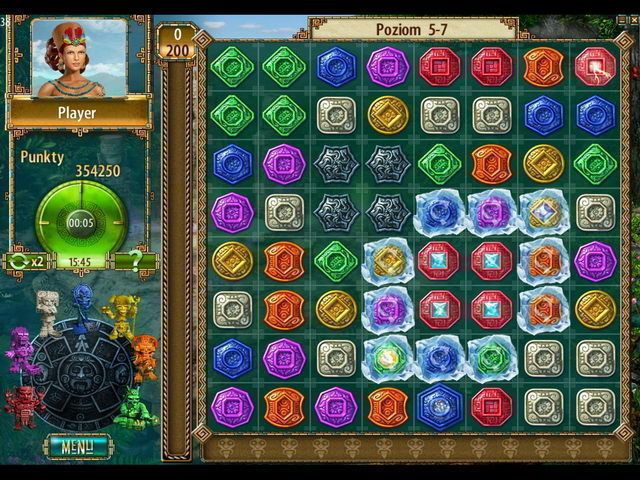Screen dimensions: 640x480
Task: Pick the red totem figure
Action: [x=22, y=404]
